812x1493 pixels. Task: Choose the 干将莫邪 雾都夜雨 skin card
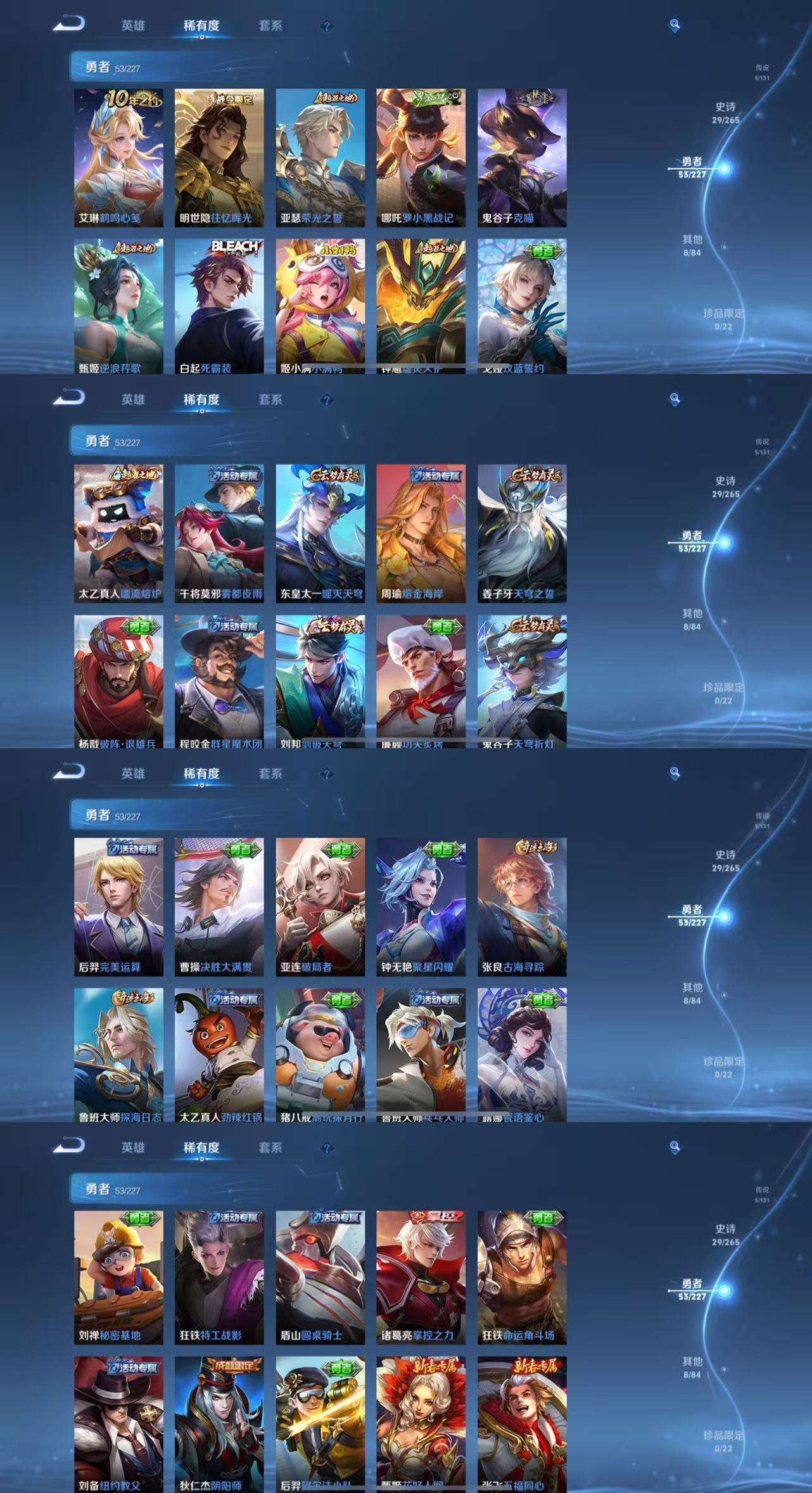(x=219, y=533)
